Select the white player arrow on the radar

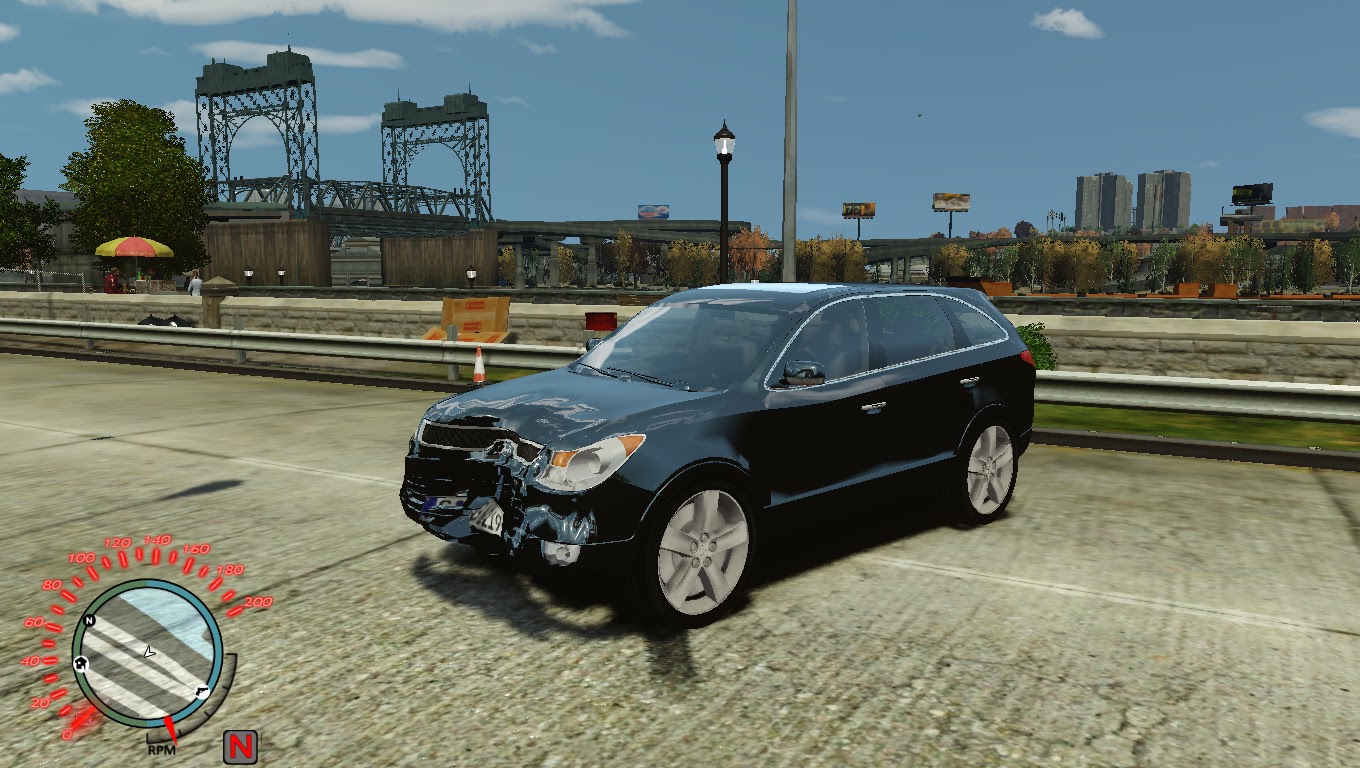coord(149,653)
